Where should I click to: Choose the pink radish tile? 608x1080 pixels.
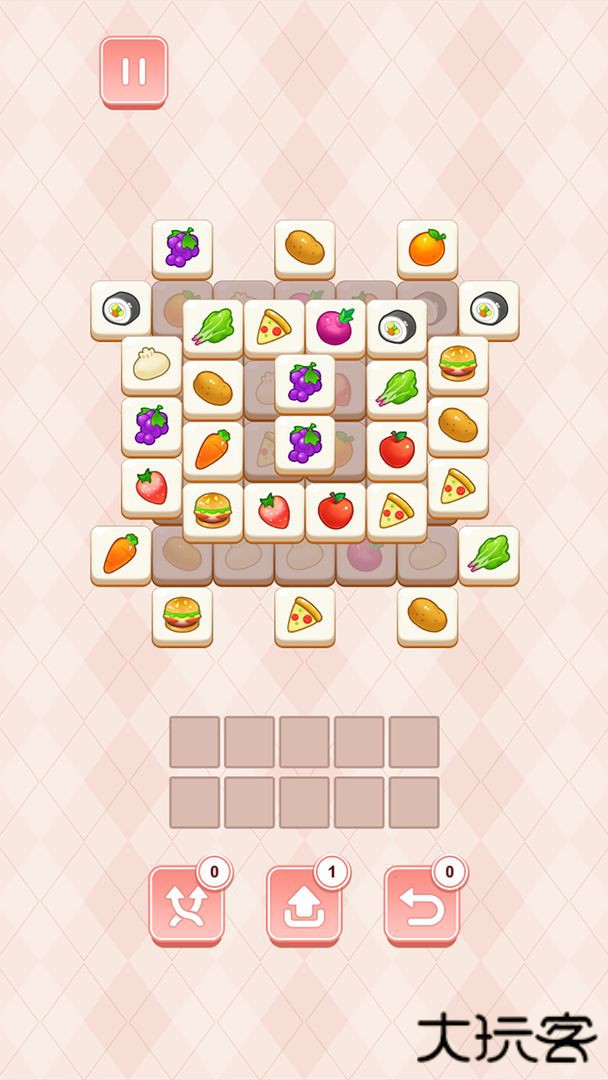click(x=335, y=327)
